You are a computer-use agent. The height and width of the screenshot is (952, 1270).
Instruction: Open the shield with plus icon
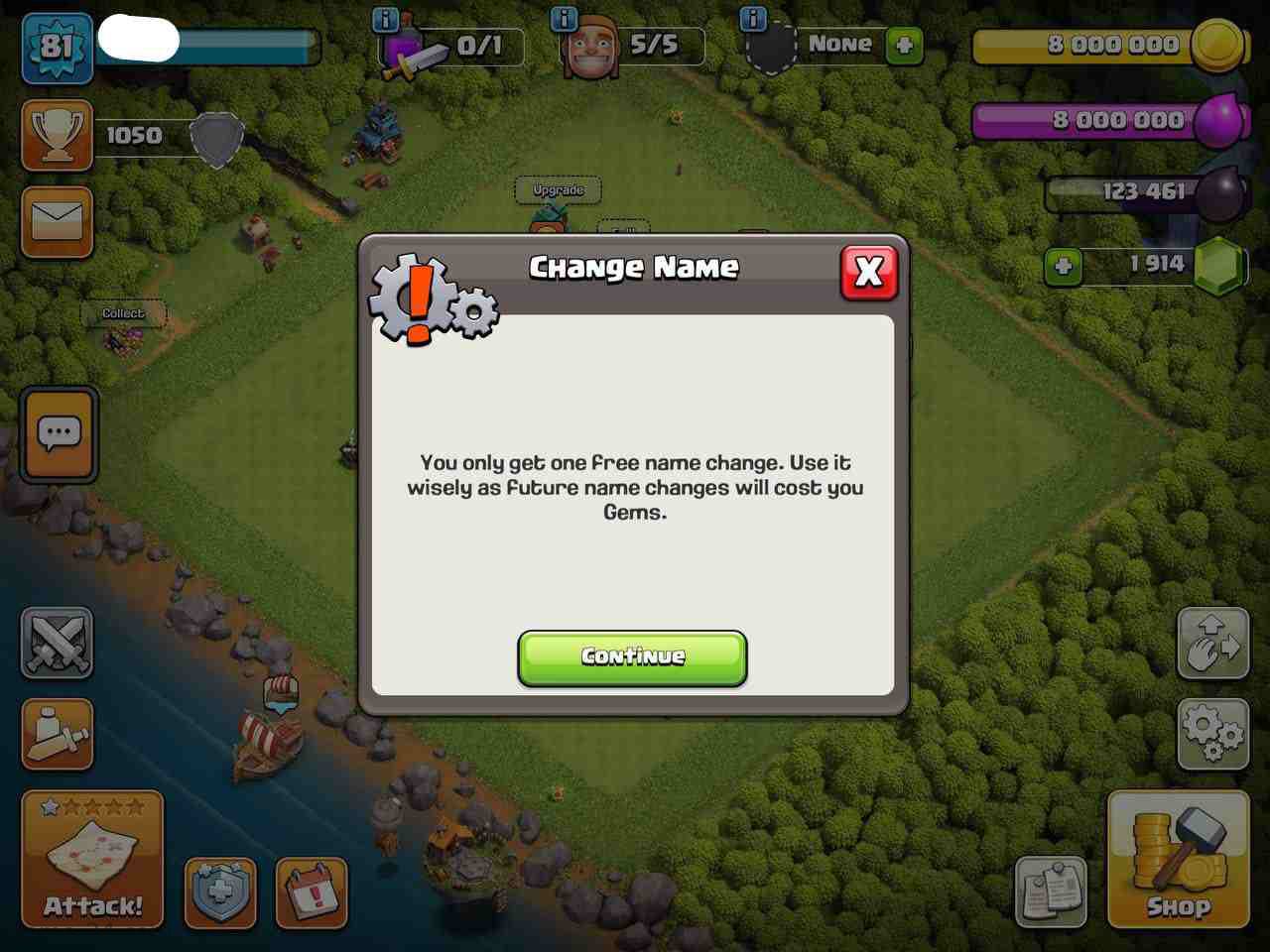coord(220,892)
